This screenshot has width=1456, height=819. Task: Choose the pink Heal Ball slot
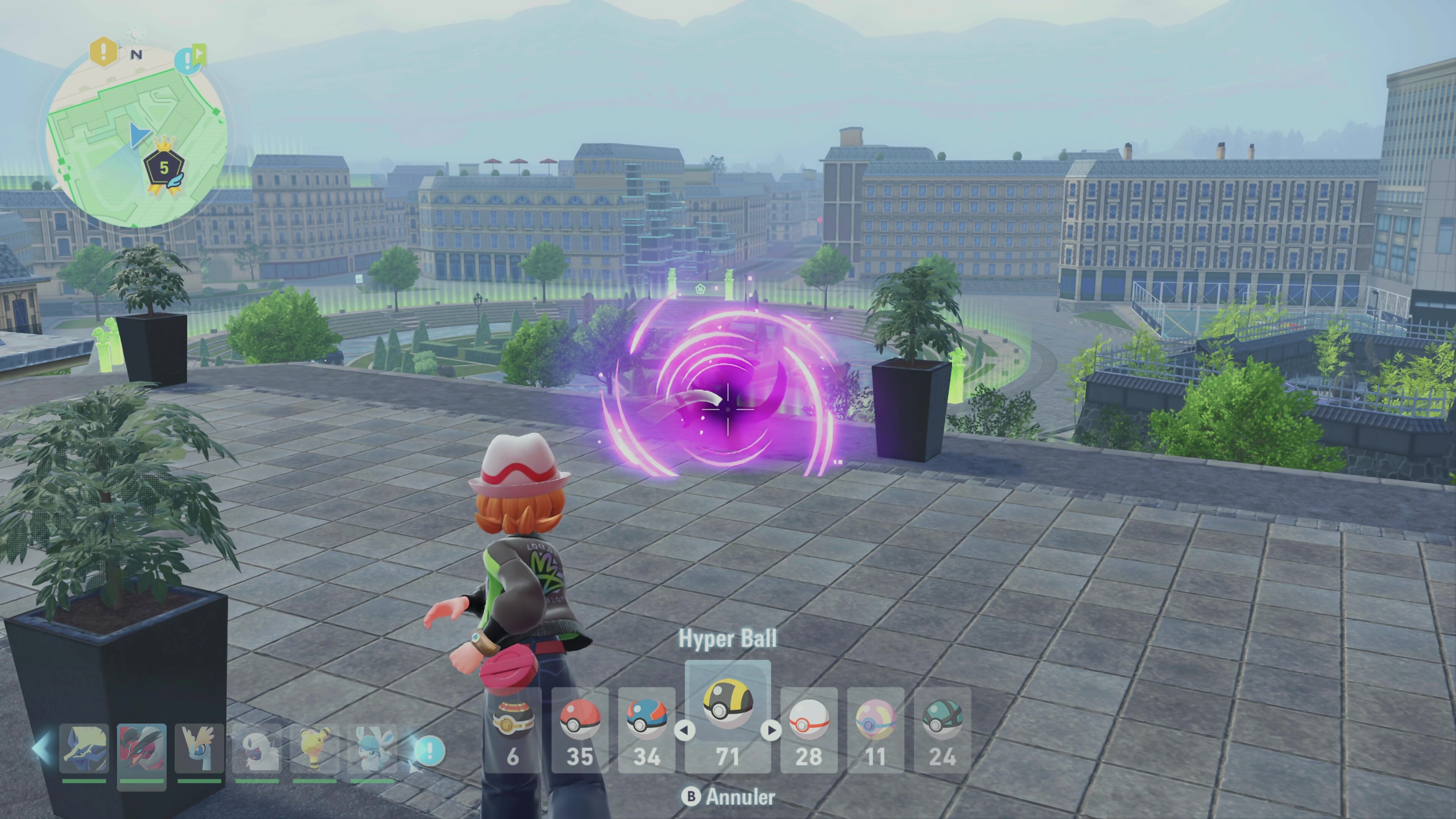(x=875, y=729)
